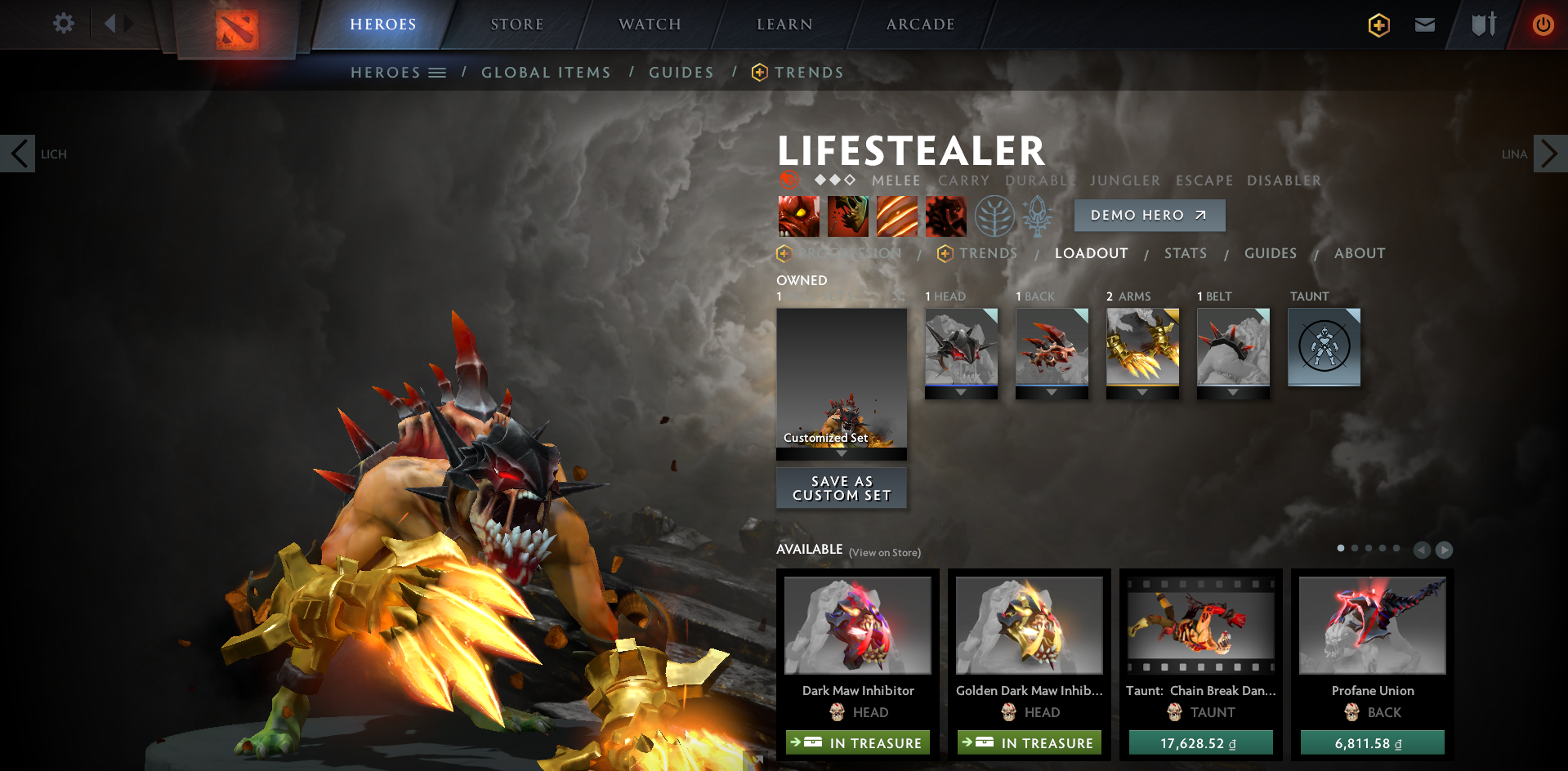This screenshot has width=1568, height=771.
Task: Select the Feast ability icon
Action: click(x=897, y=216)
